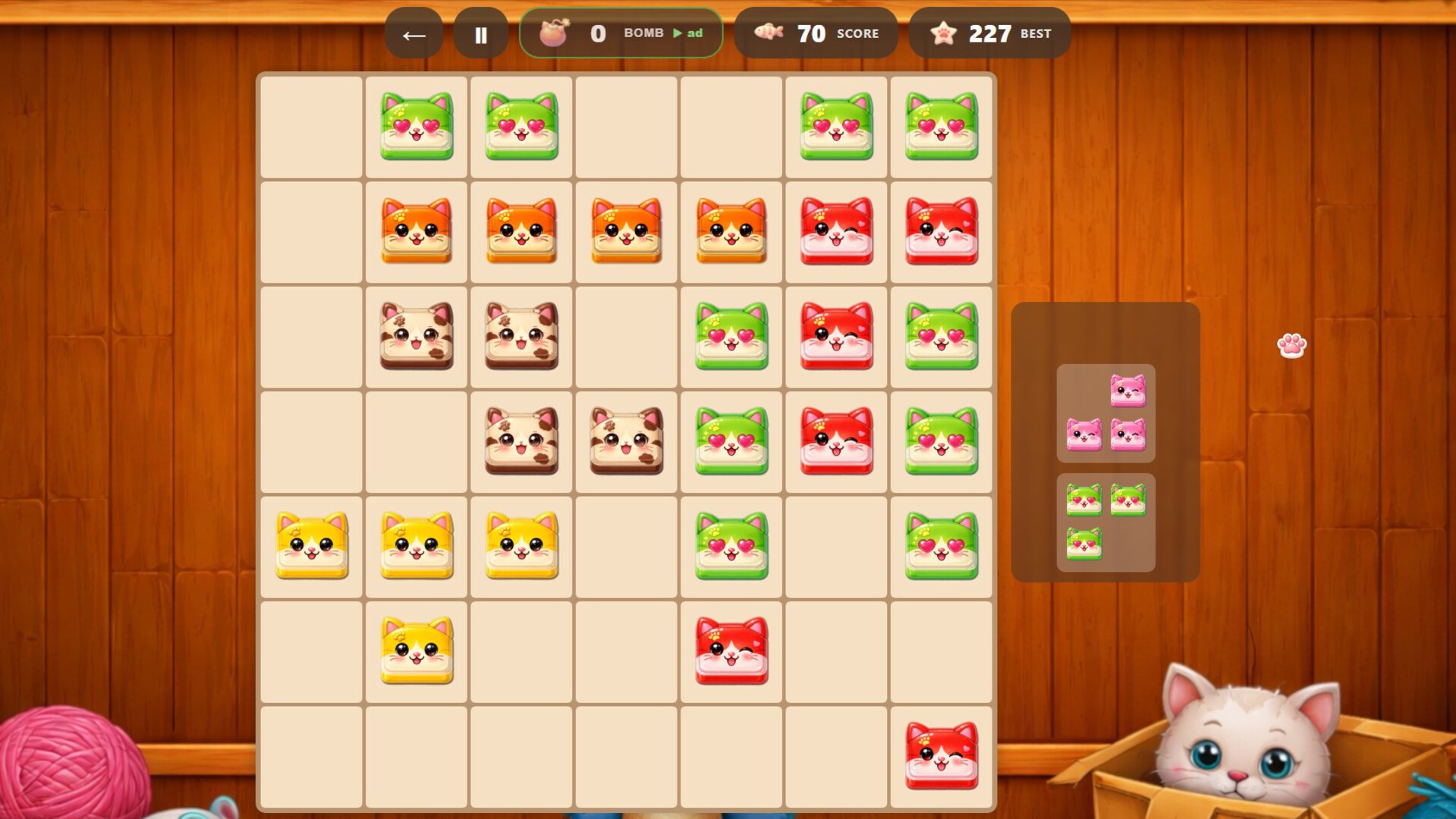
Task: Click an empty cell on the game board
Action: tap(311, 125)
